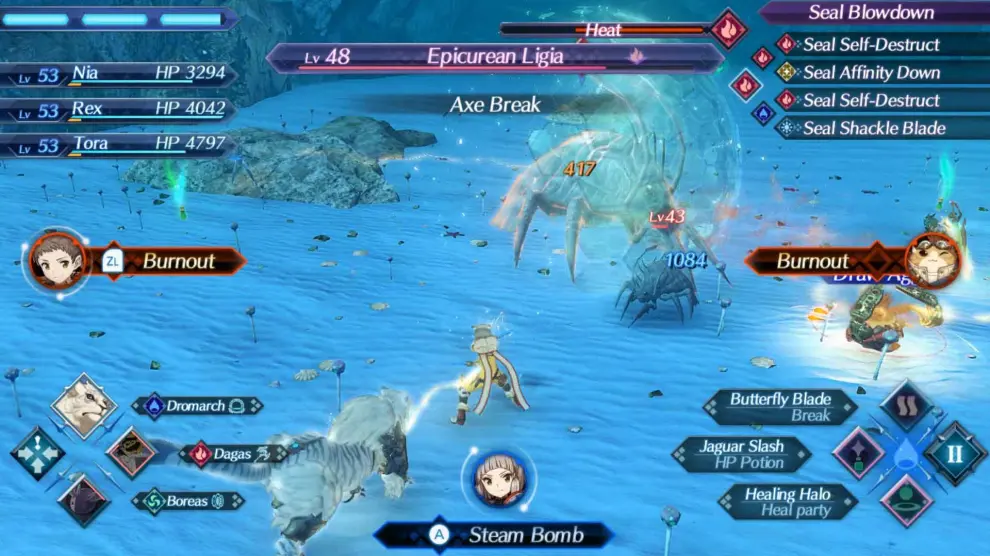Image resolution: width=990 pixels, height=556 pixels.
Task: Choose the Seal Shackle Blade entry
Action: 873,128
